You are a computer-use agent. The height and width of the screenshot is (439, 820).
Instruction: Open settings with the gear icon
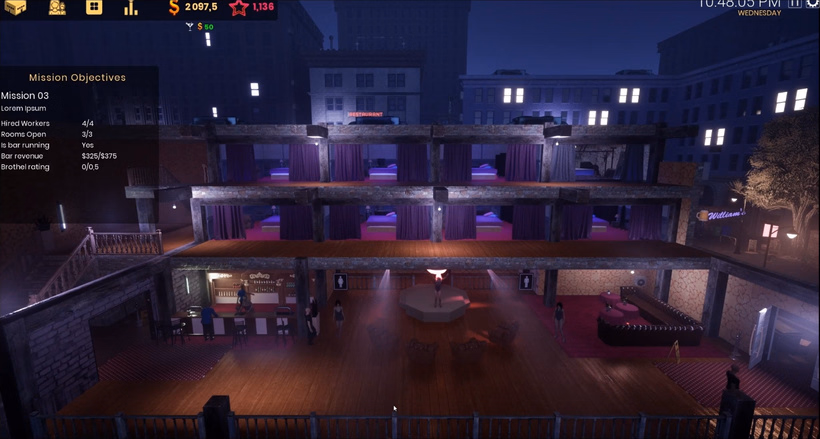[812, 3]
